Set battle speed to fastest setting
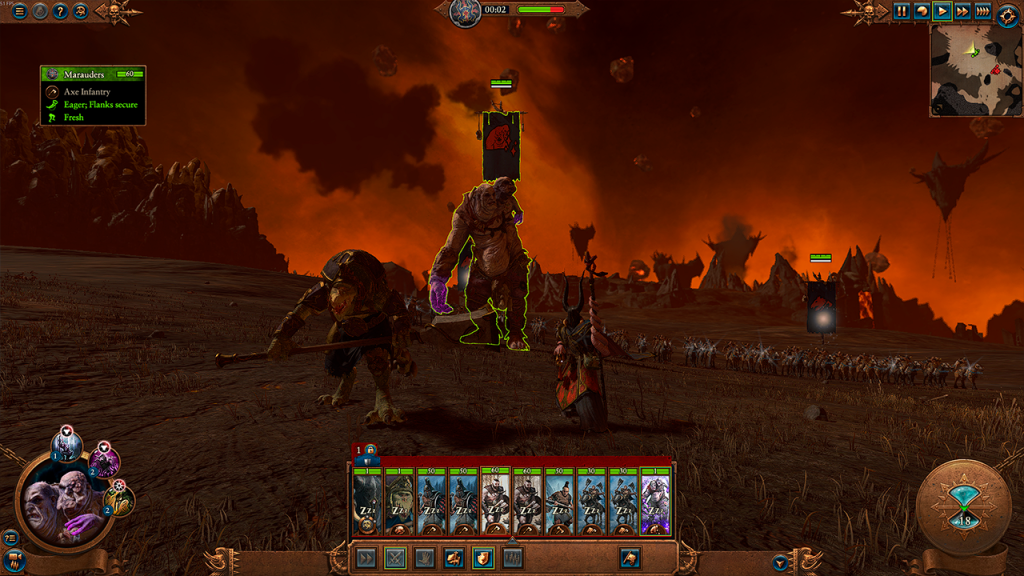 983,11
